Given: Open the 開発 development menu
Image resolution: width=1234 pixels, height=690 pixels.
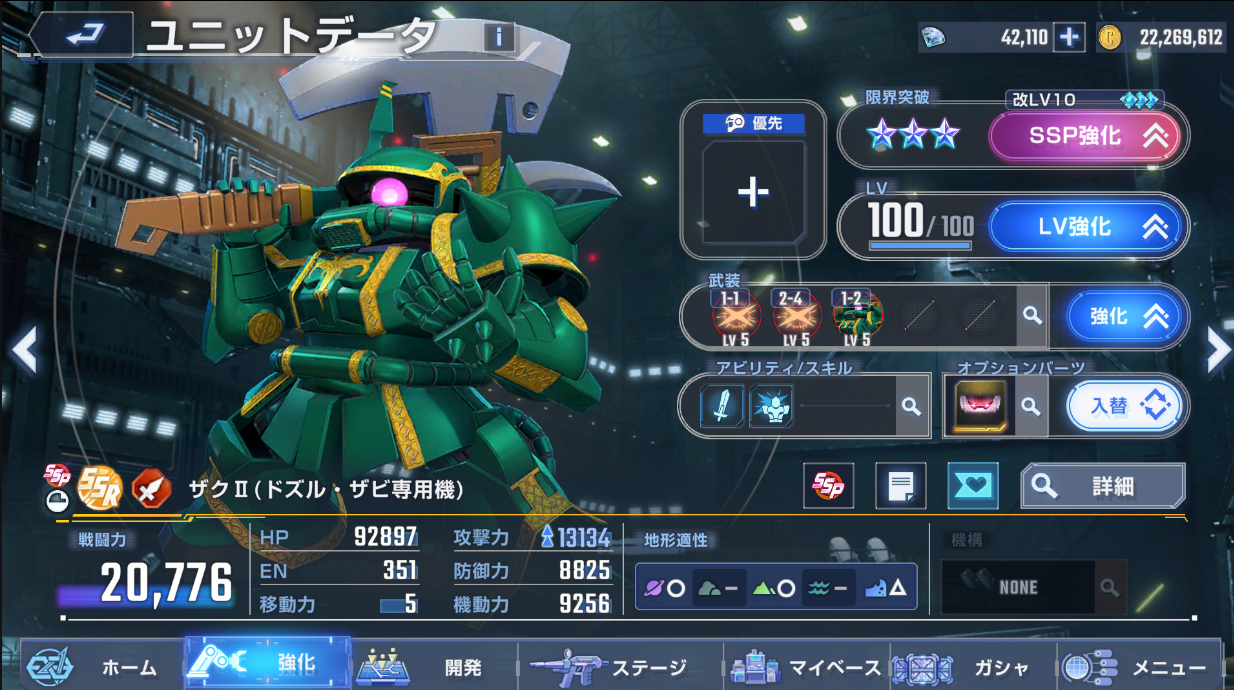Looking at the screenshot, I should [x=434, y=666].
